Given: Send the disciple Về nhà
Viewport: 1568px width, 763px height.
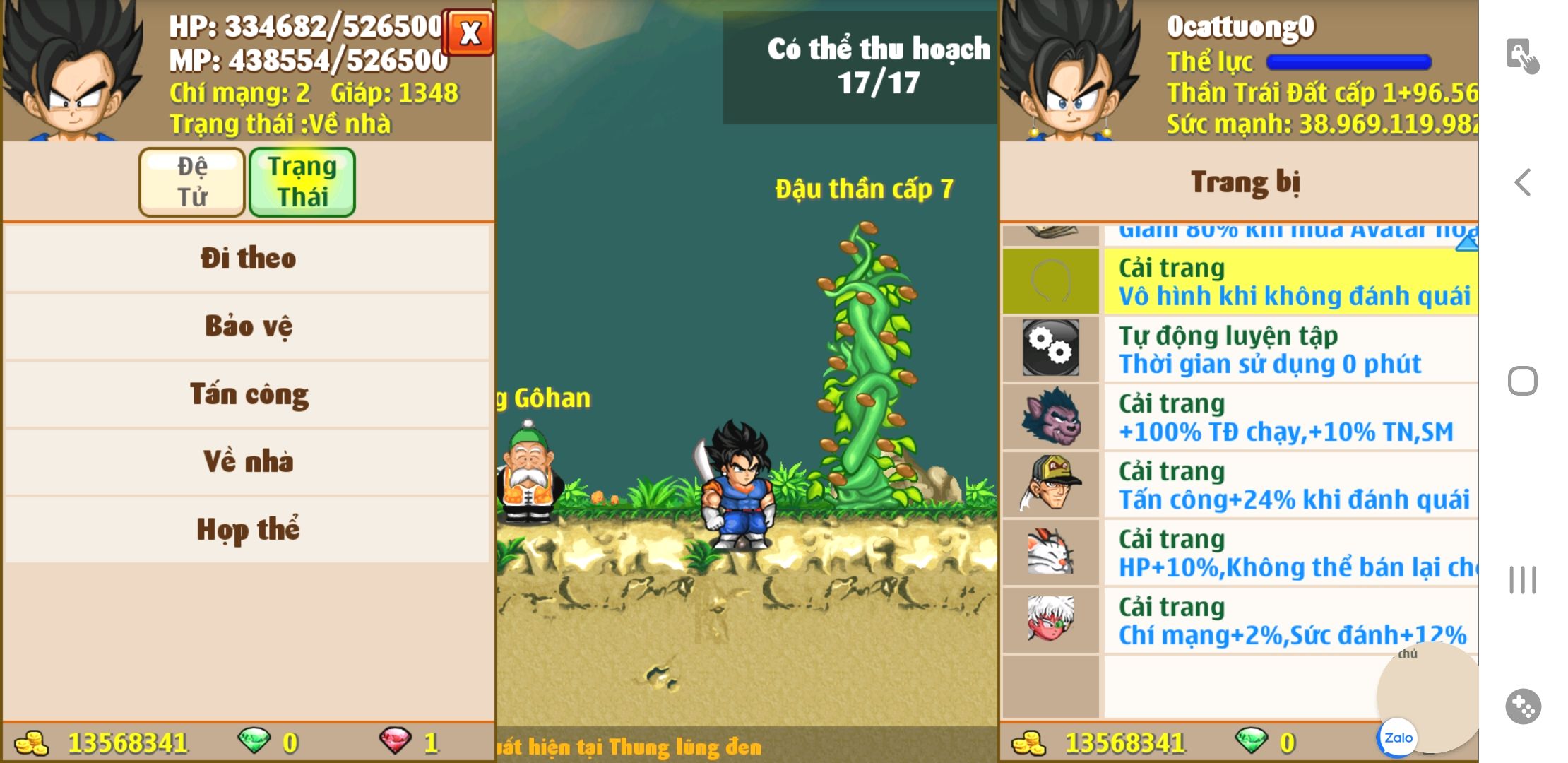Looking at the screenshot, I should tap(247, 461).
